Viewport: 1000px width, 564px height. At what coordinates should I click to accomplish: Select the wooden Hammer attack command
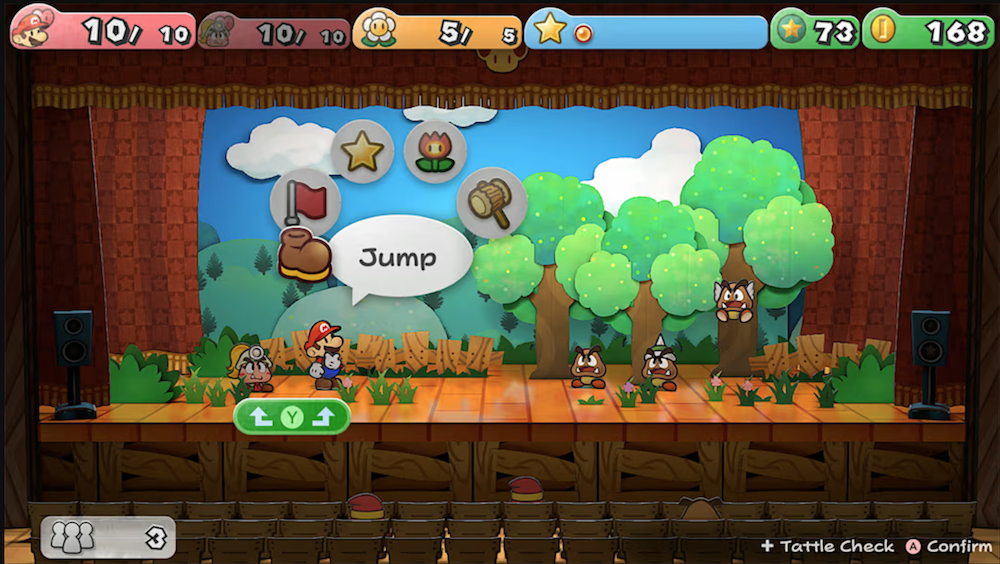click(492, 202)
